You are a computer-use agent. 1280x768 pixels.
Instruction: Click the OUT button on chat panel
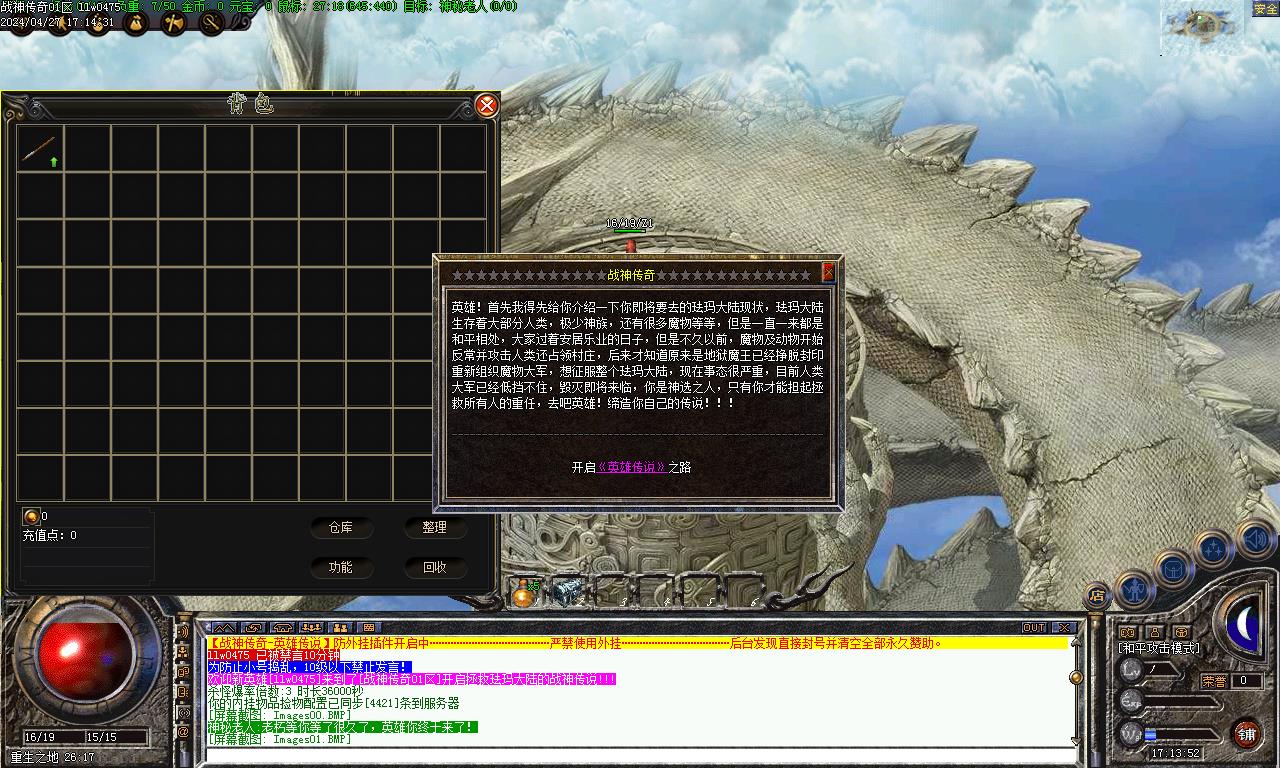1034,628
